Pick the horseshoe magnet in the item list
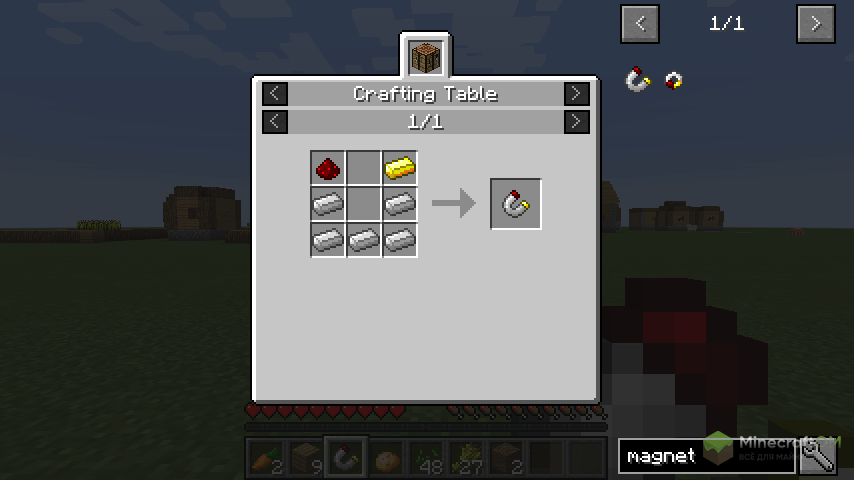This screenshot has width=854, height=480. pyautogui.click(x=638, y=80)
